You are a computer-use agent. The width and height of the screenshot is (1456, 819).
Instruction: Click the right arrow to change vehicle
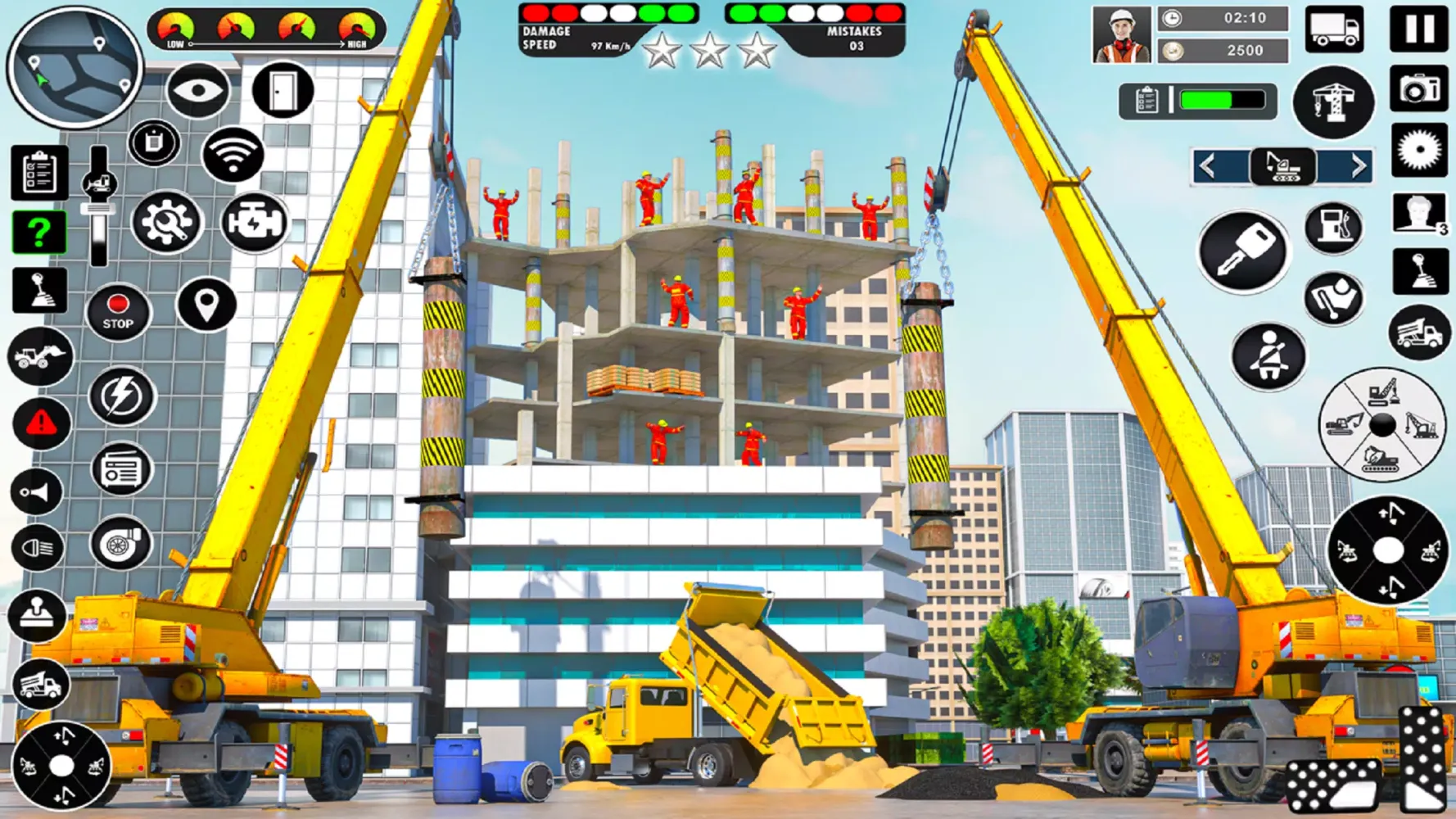click(x=1361, y=165)
